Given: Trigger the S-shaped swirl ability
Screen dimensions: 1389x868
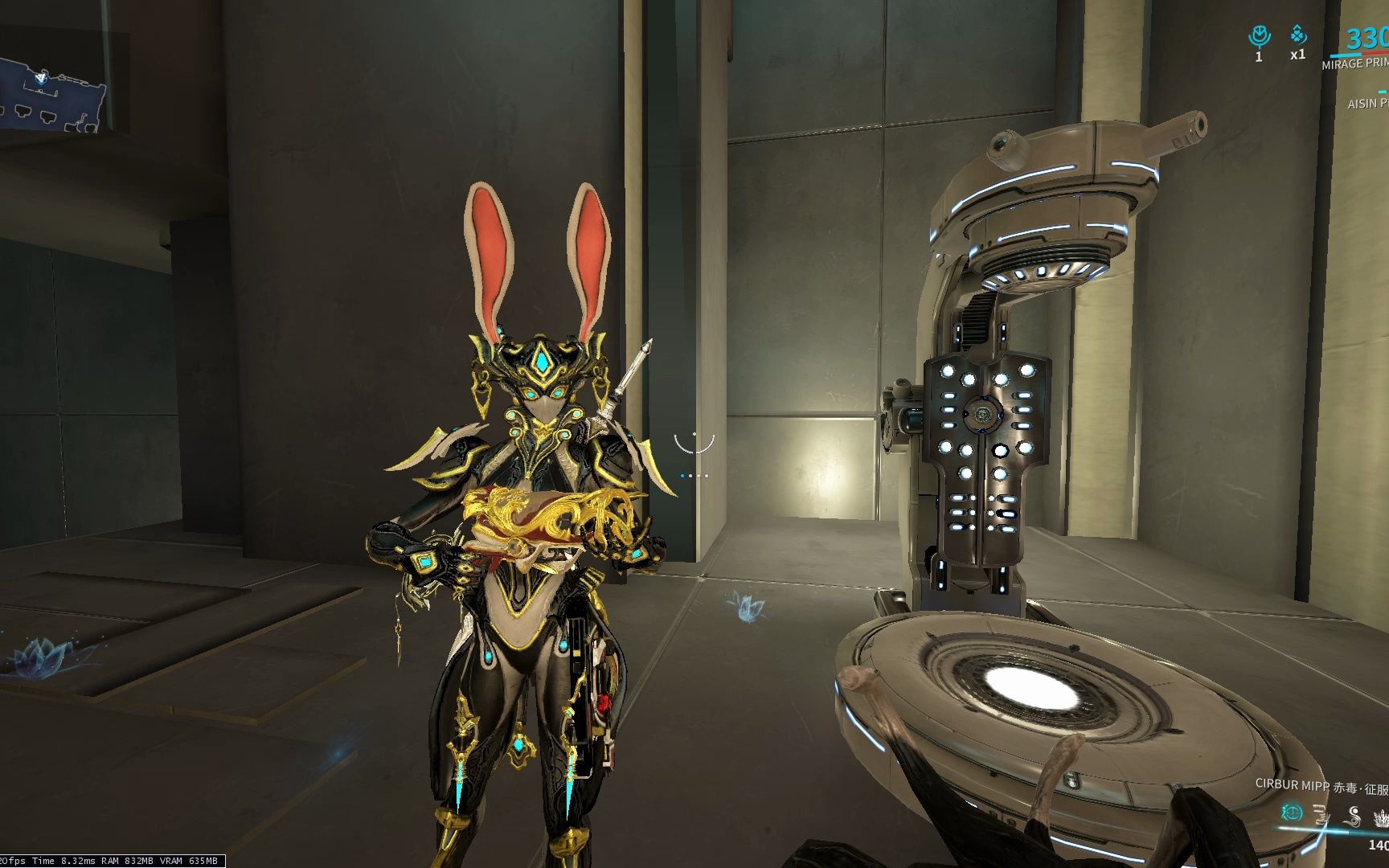Looking at the screenshot, I should coord(1354,816).
